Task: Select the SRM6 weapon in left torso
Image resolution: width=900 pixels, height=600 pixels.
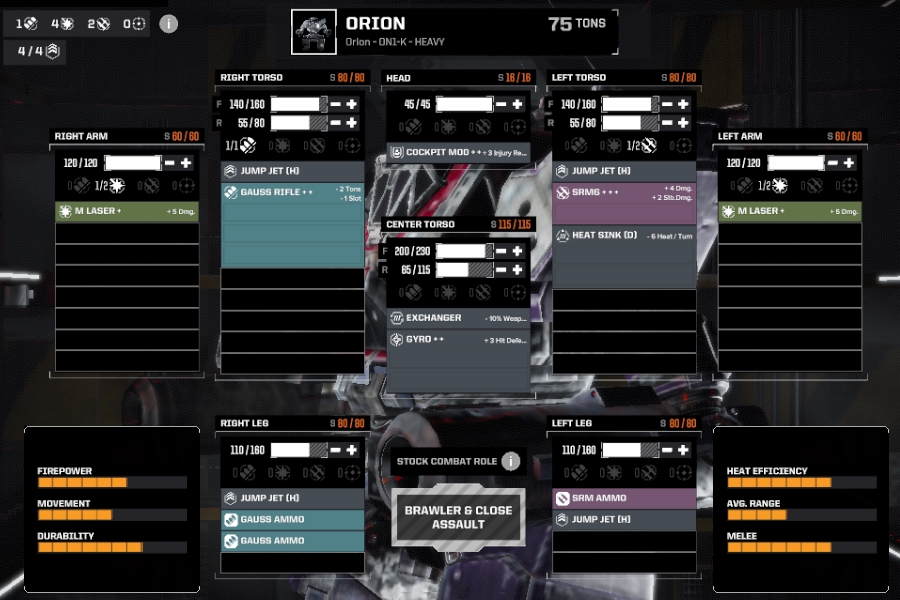Action: (624, 192)
